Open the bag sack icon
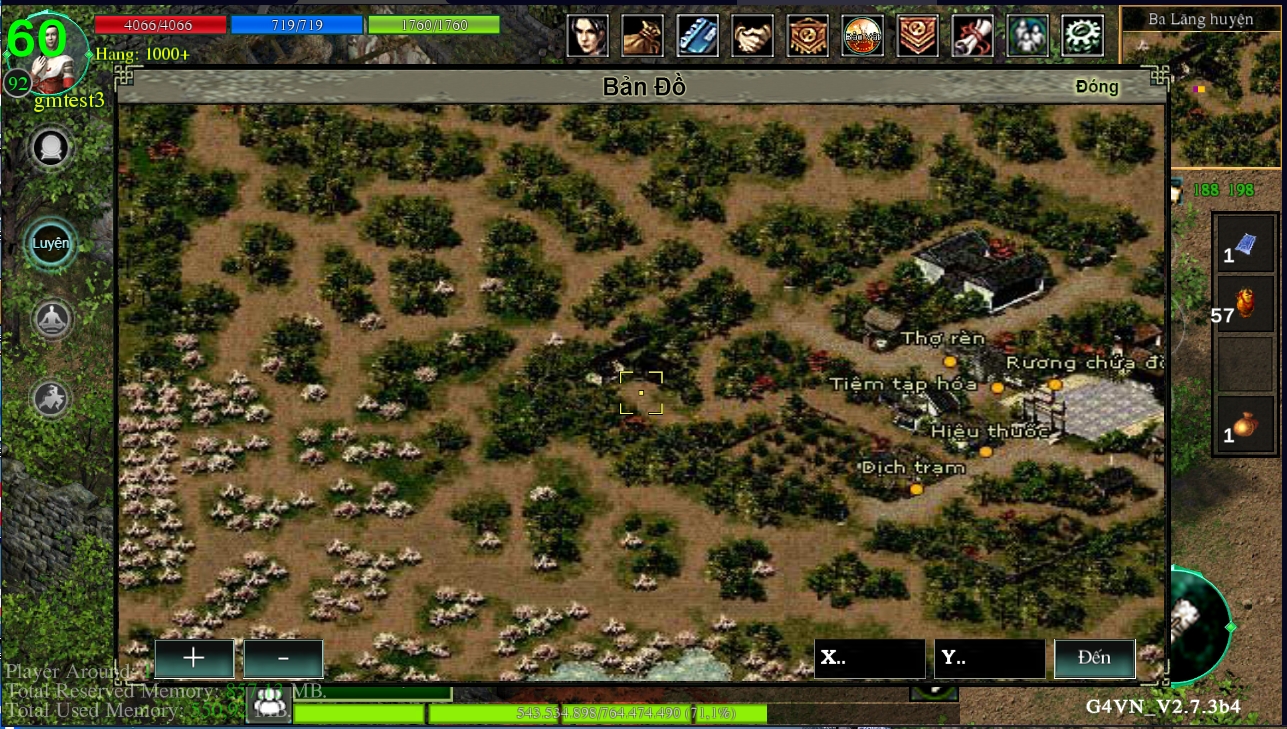 coord(643,35)
